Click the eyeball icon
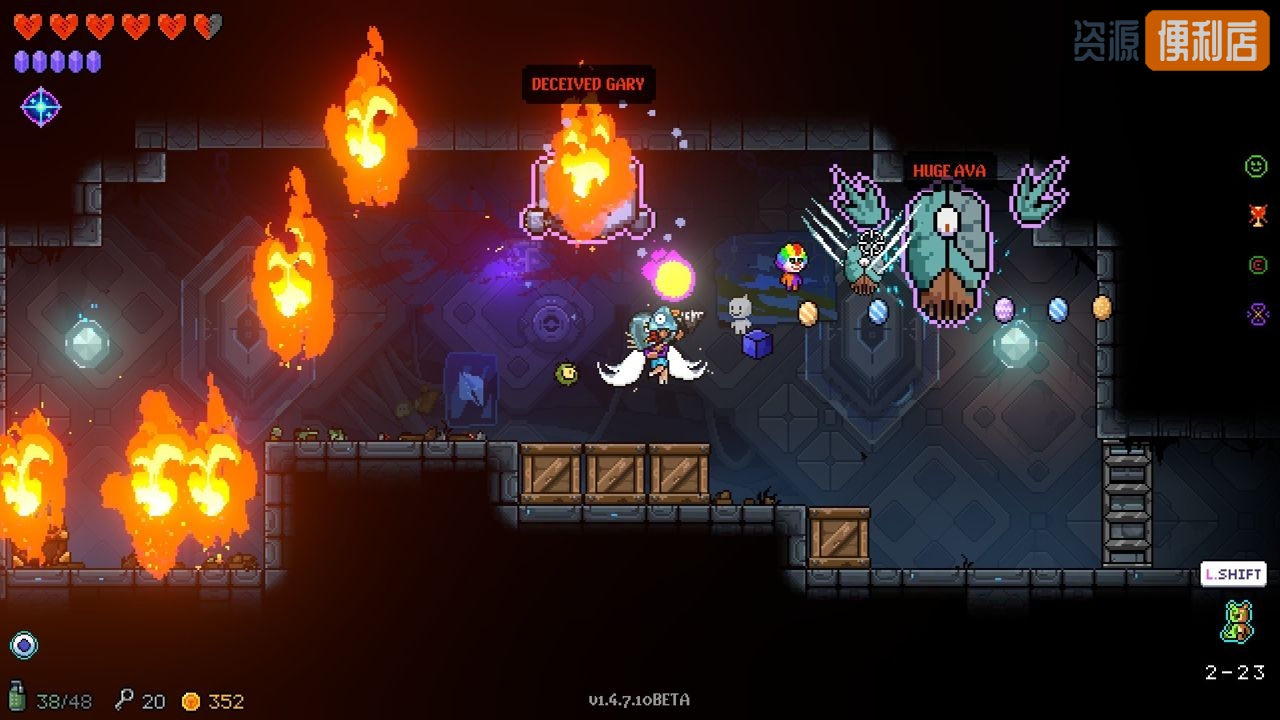 pos(24,645)
